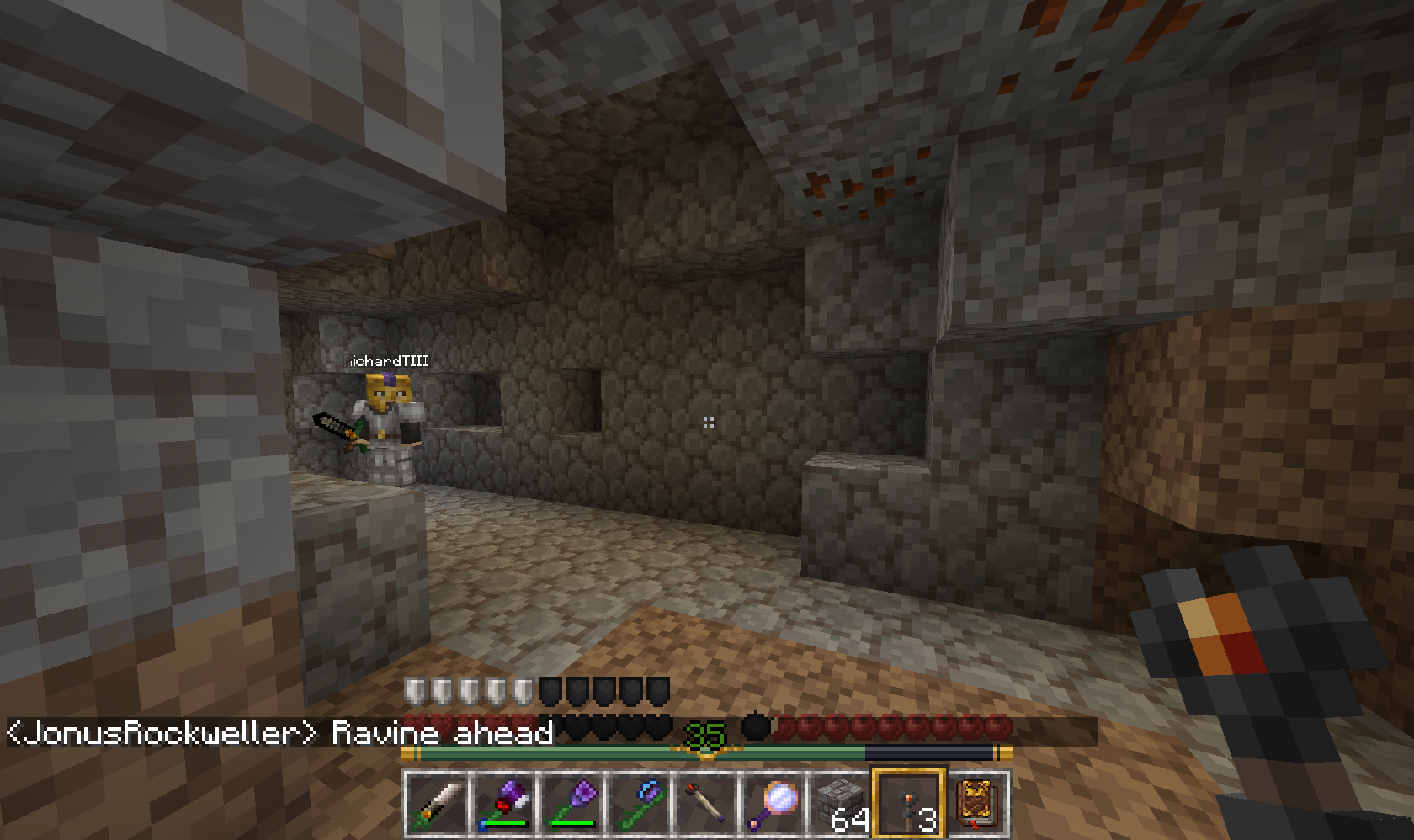Select the blue-headed pickaxe slot
The width and height of the screenshot is (1414, 840).
pyautogui.click(x=638, y=805)
